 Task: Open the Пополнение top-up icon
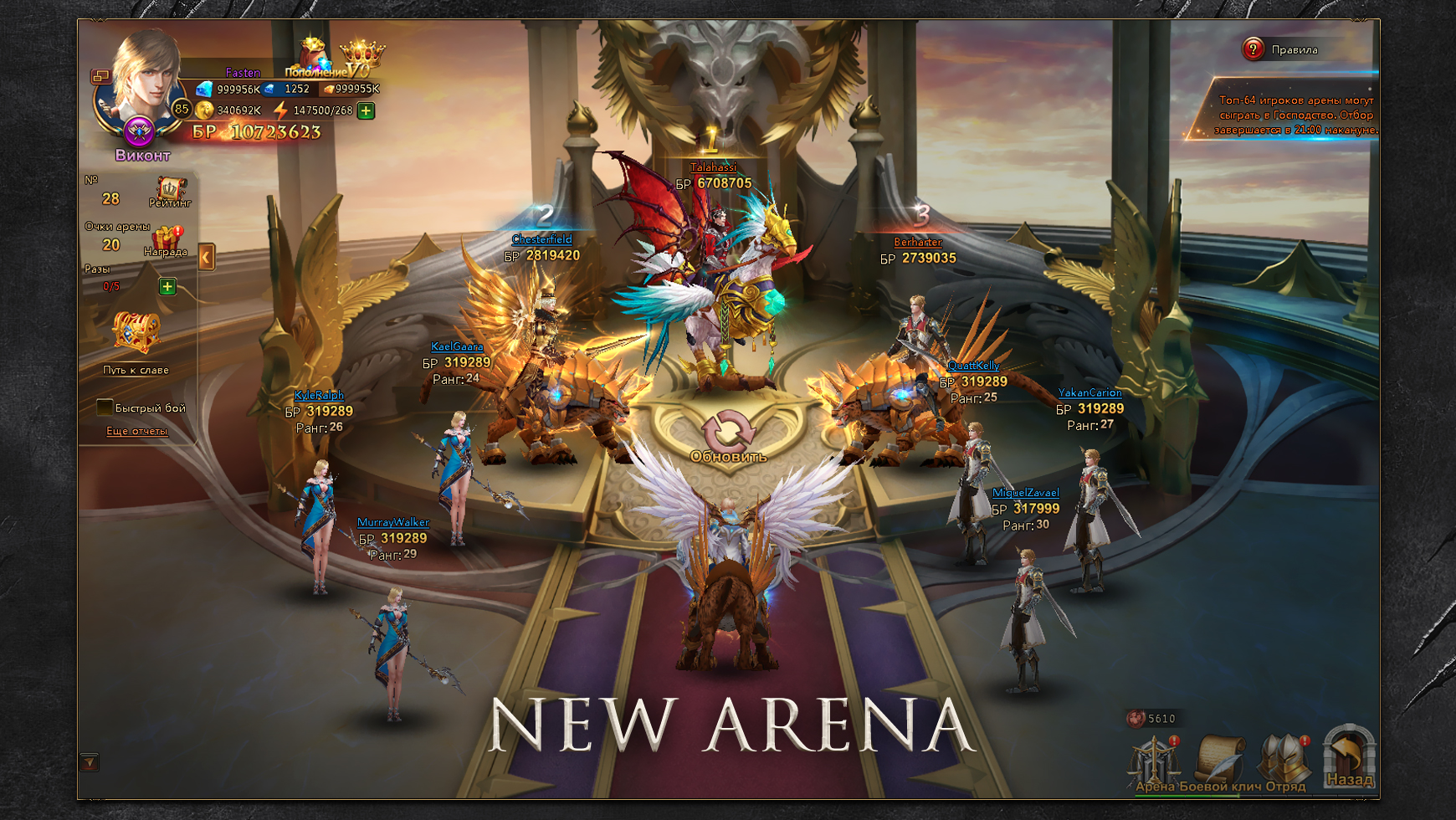point(314,57)
